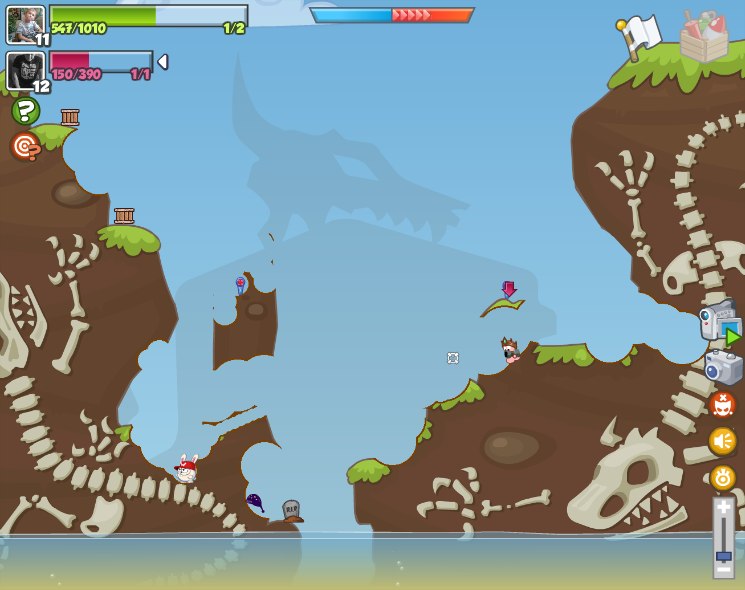The width and height of the screenshot is (745, 590).
Task: Click the yellow gear settings button
Action: click(722, 477)
